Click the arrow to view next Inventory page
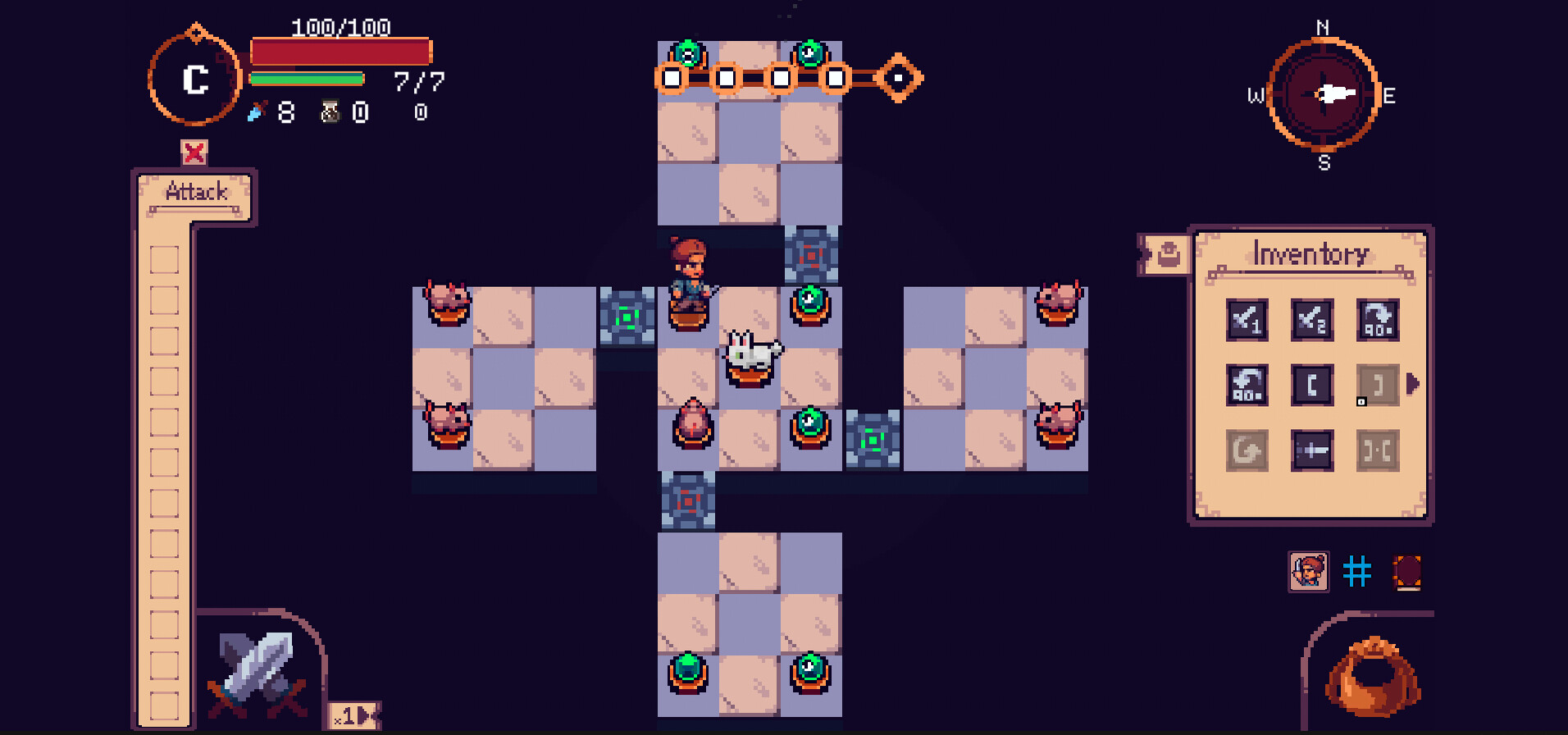1568x735 pixels. pos(1413,381)
